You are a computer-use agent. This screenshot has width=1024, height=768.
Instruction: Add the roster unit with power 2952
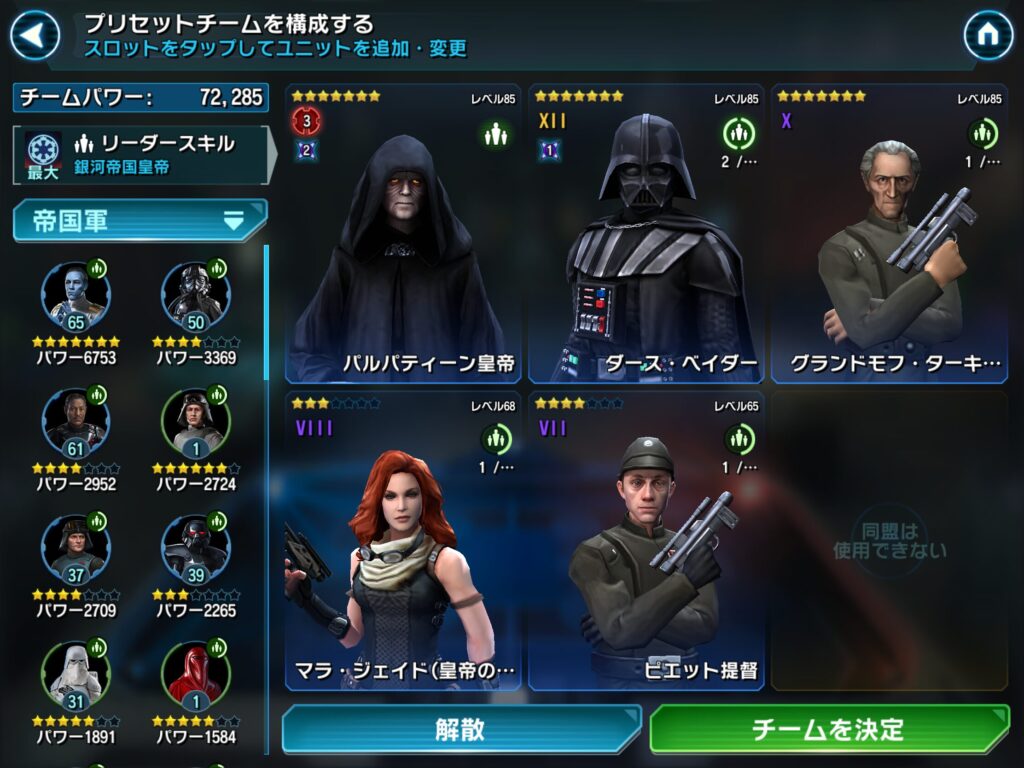(76, 423)
